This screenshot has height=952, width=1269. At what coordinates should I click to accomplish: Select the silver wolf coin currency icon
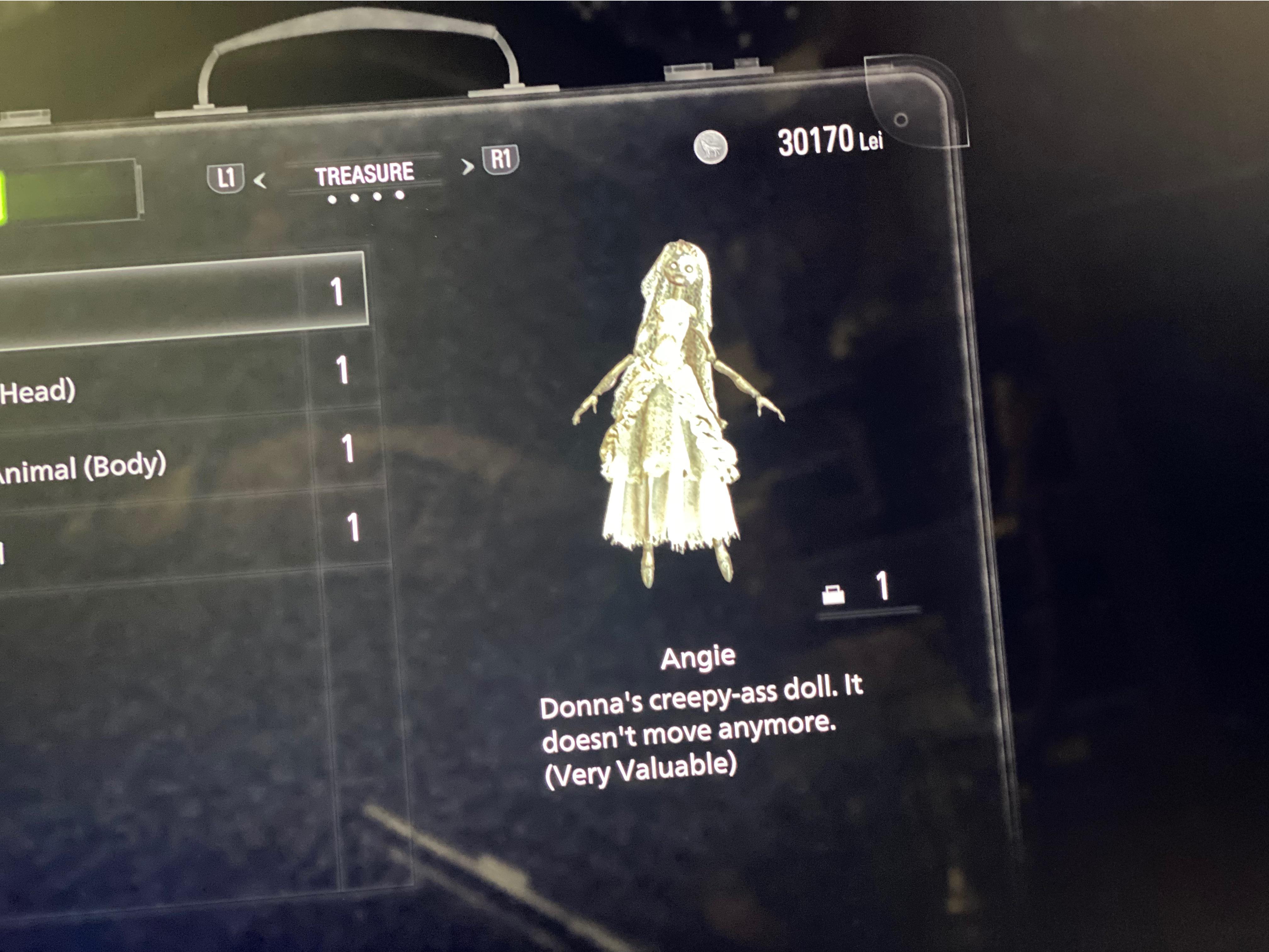(711, 146)
